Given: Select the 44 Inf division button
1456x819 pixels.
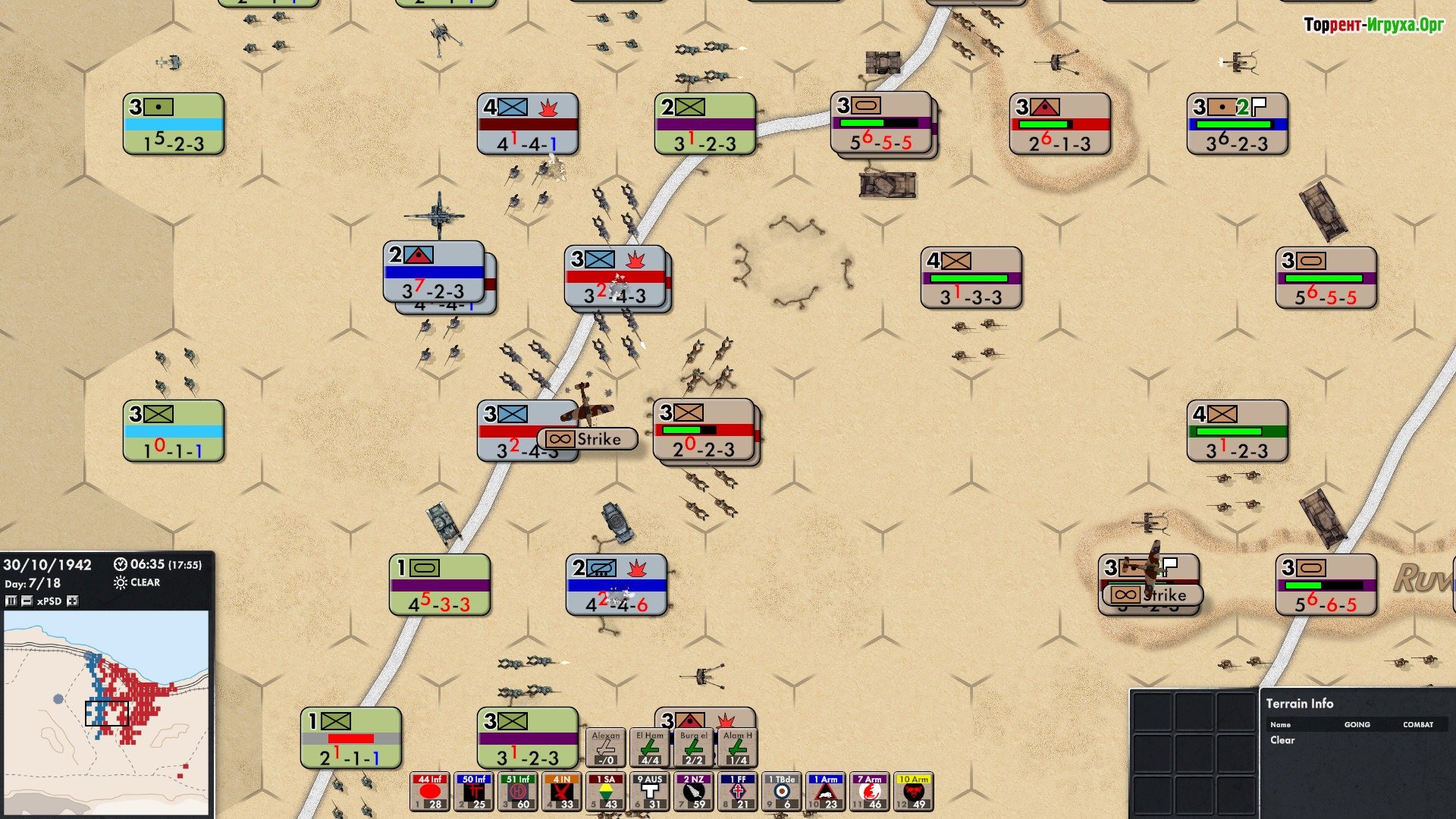Looking at the screenshot, I should click(430, 792).
